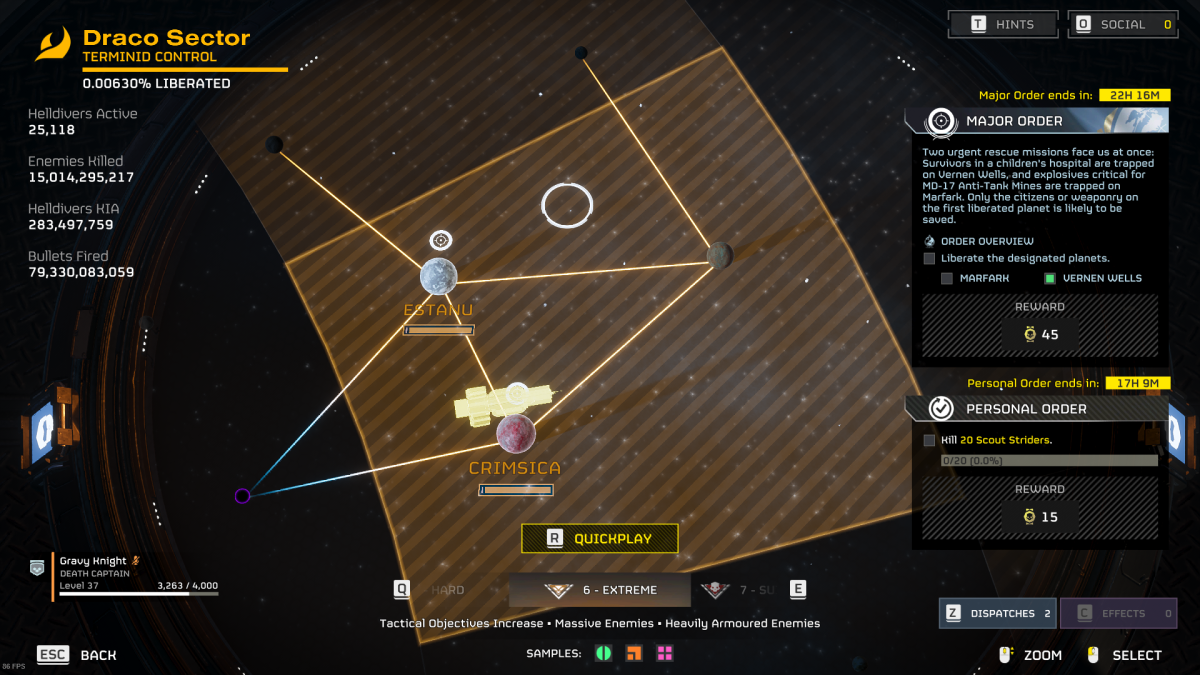Select the purple-ringed node at the sector edge
The height and width of the screenshot is (675, 1200).
tap(242, 496)
